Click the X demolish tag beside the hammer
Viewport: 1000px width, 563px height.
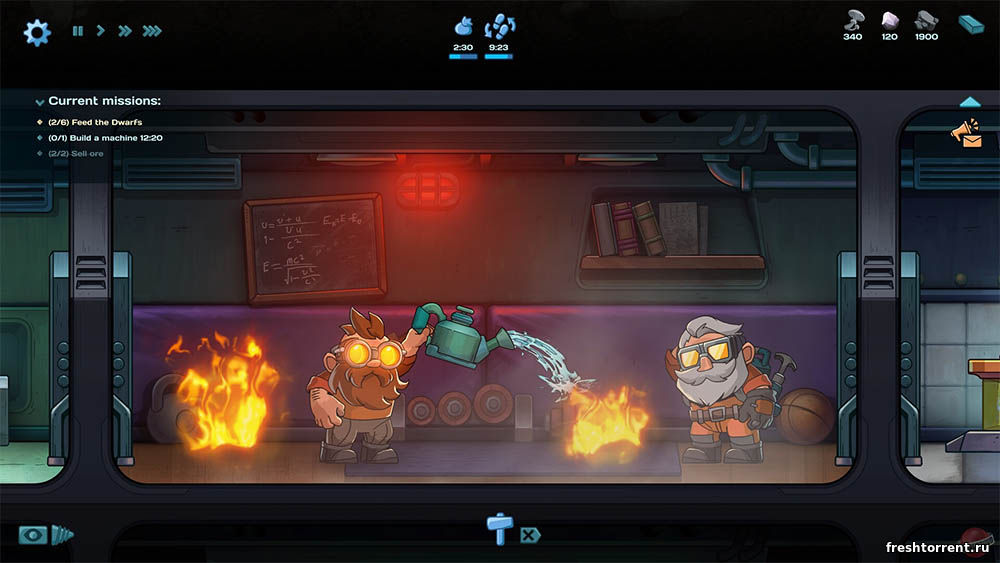point(529,535)
